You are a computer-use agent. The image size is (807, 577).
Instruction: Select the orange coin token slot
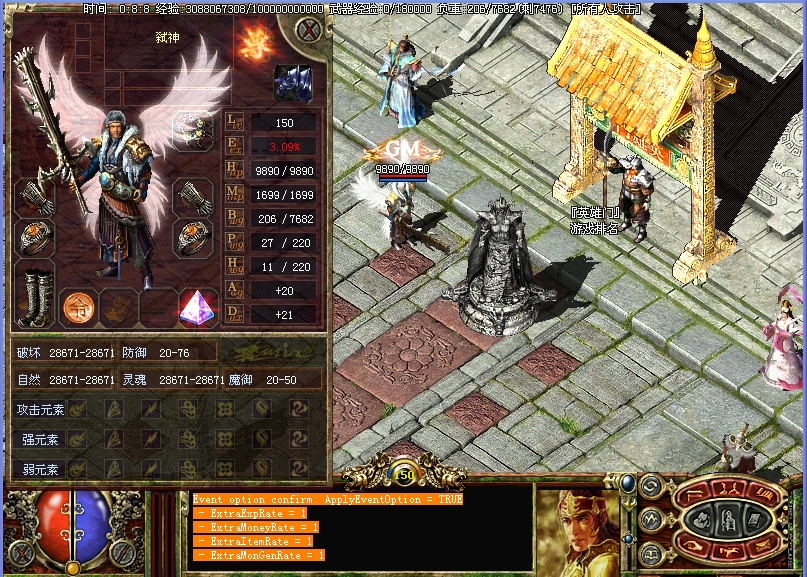78,307
